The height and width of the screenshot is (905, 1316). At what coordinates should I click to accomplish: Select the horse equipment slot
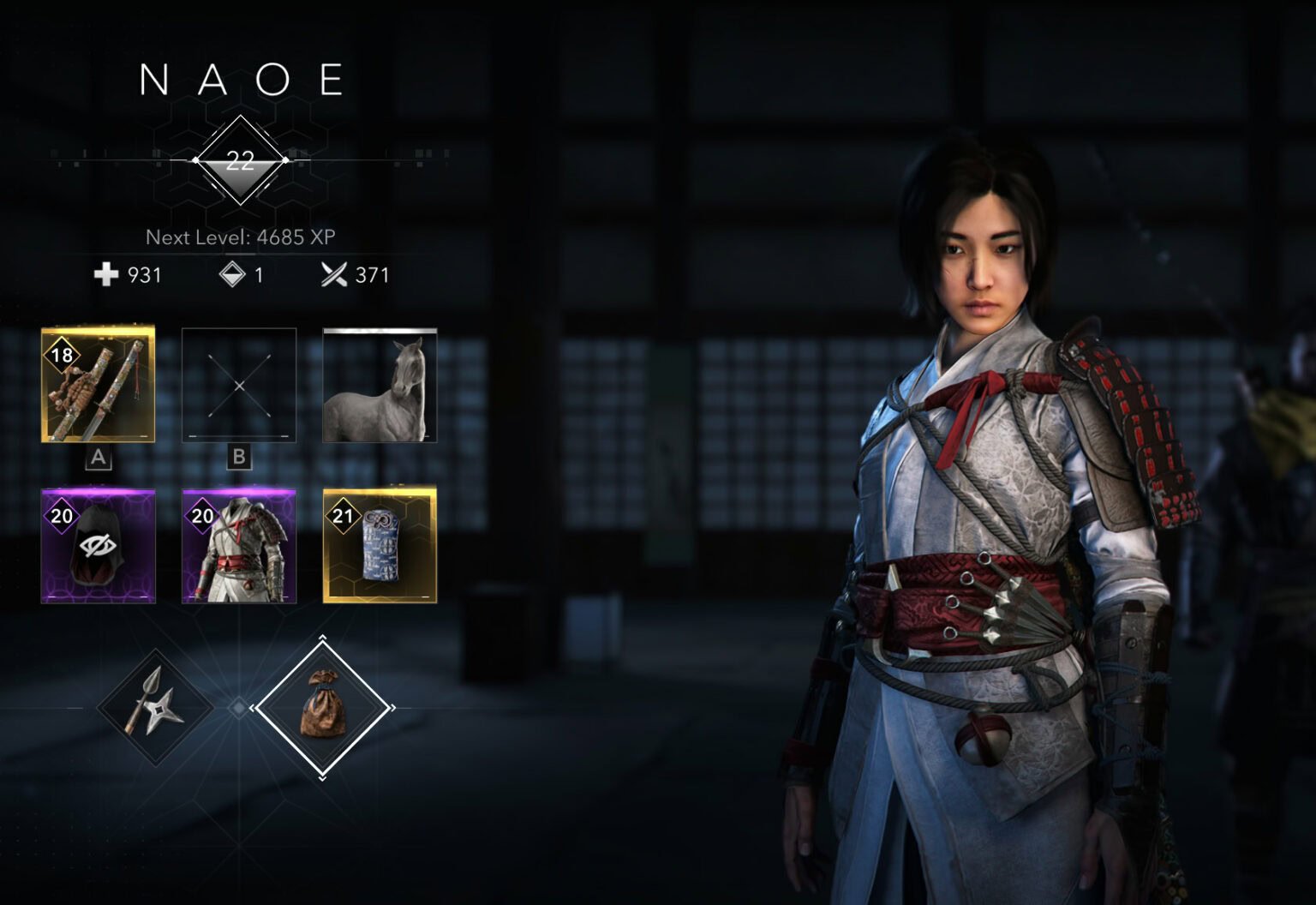pos(380,385)
